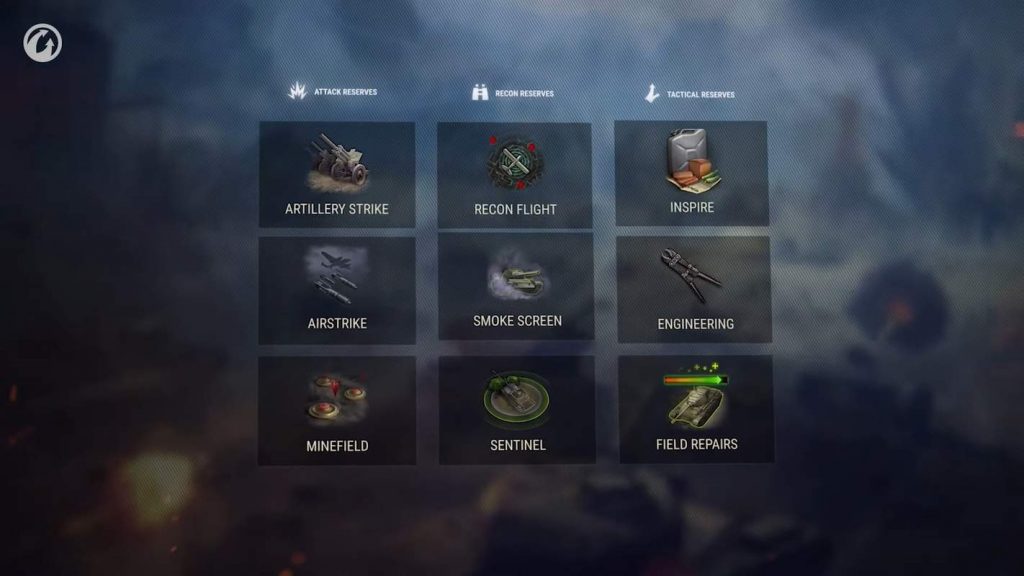Switch to the Recon Reserves category
Image resolution: width=1024 pixels, height=576 pixels.
513,93
